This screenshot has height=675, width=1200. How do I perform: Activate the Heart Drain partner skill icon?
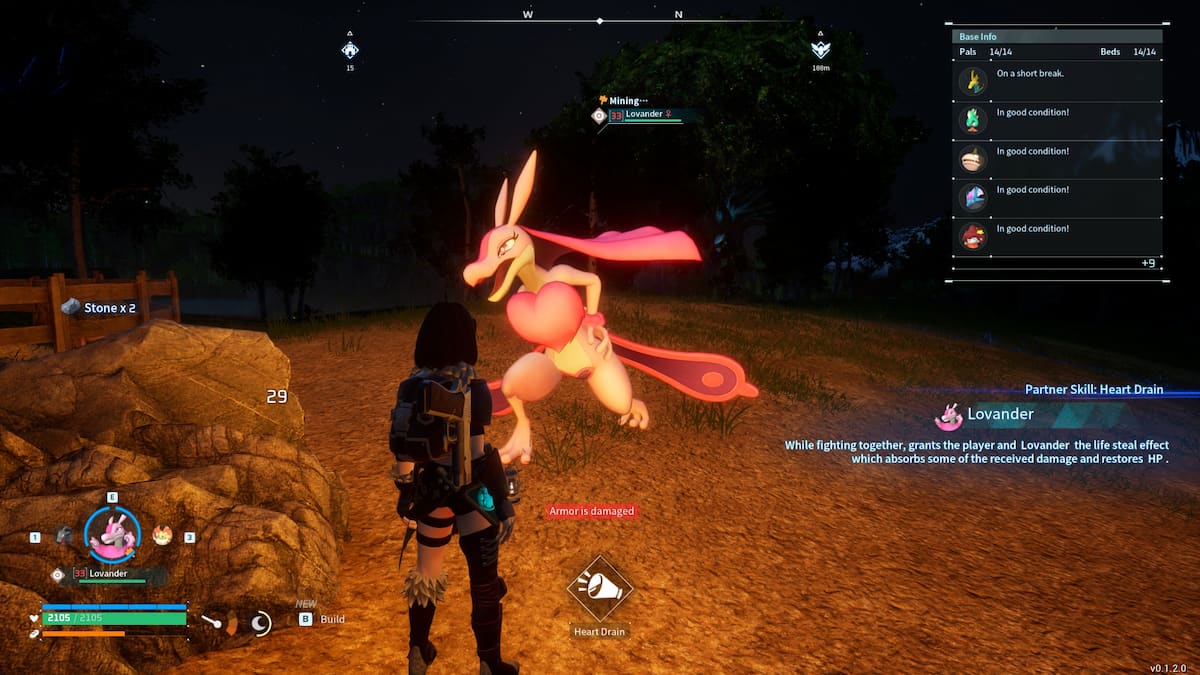tap(599, 590)
